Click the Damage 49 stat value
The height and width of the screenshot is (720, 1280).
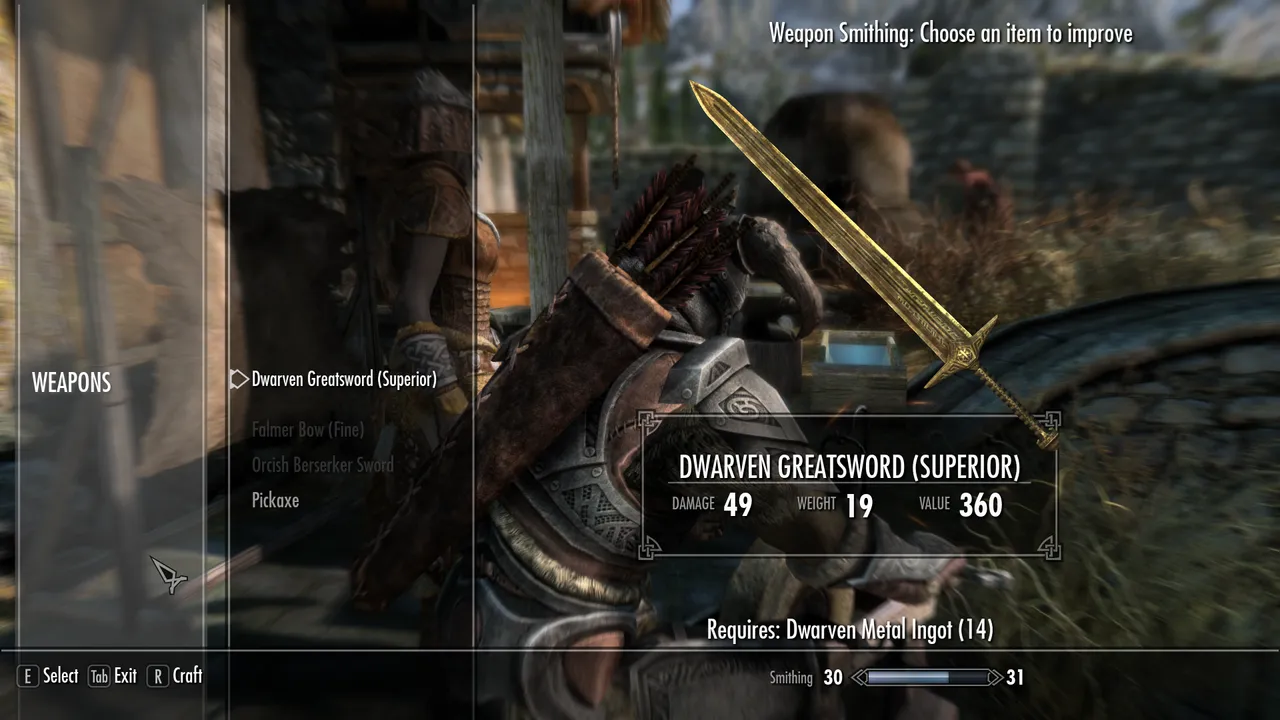click(x=737, y=506)
